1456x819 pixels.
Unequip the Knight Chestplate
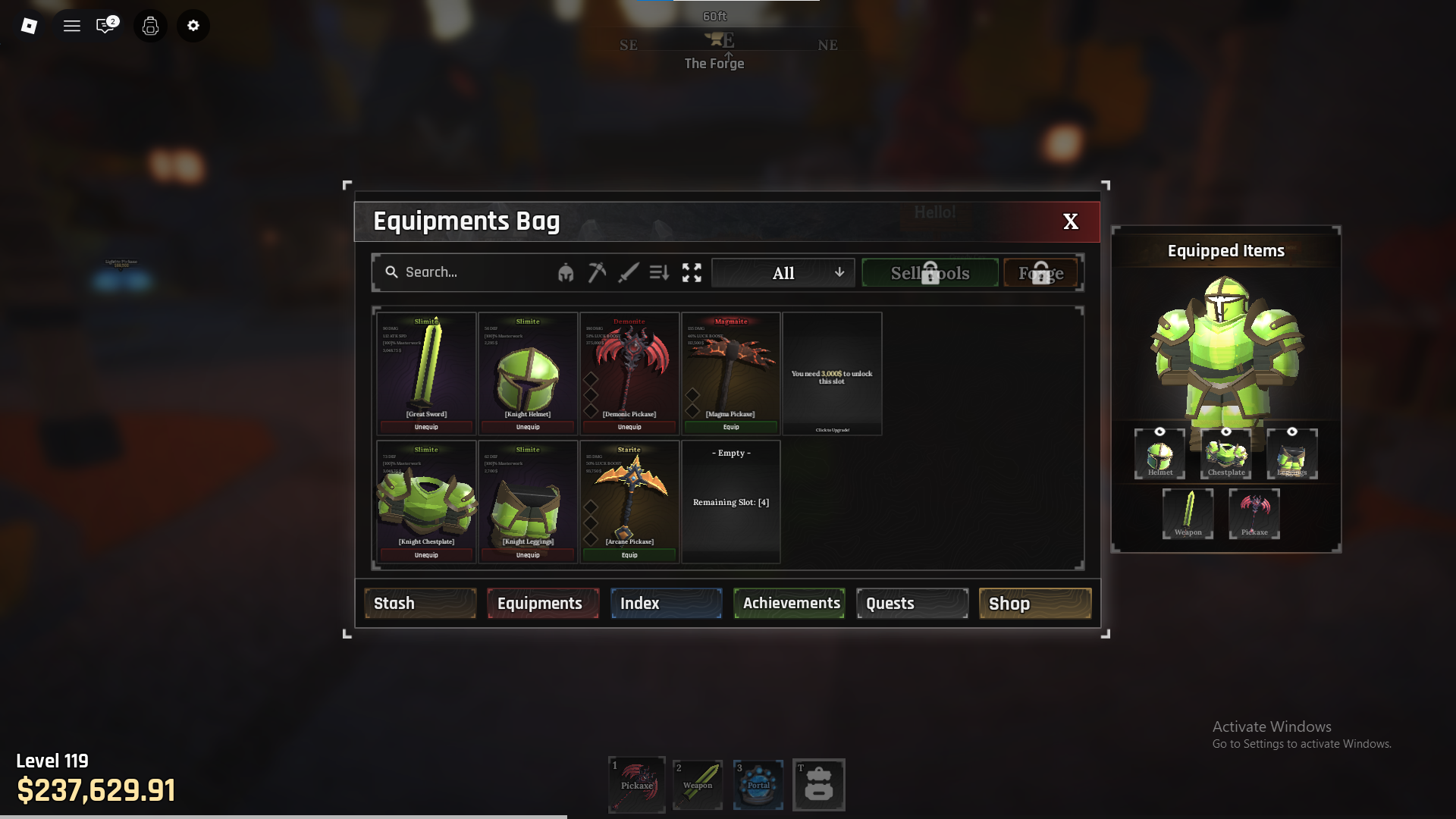click(x=426, y=555)
